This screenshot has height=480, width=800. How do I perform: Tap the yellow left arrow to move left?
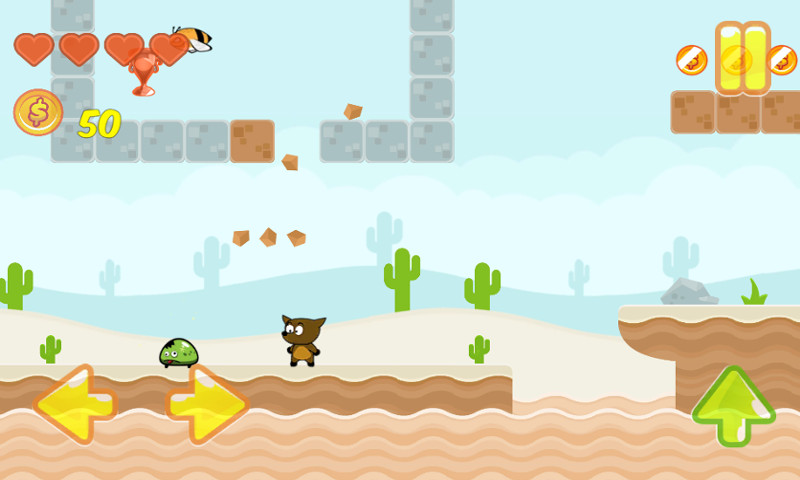click(x=75, y=404)
